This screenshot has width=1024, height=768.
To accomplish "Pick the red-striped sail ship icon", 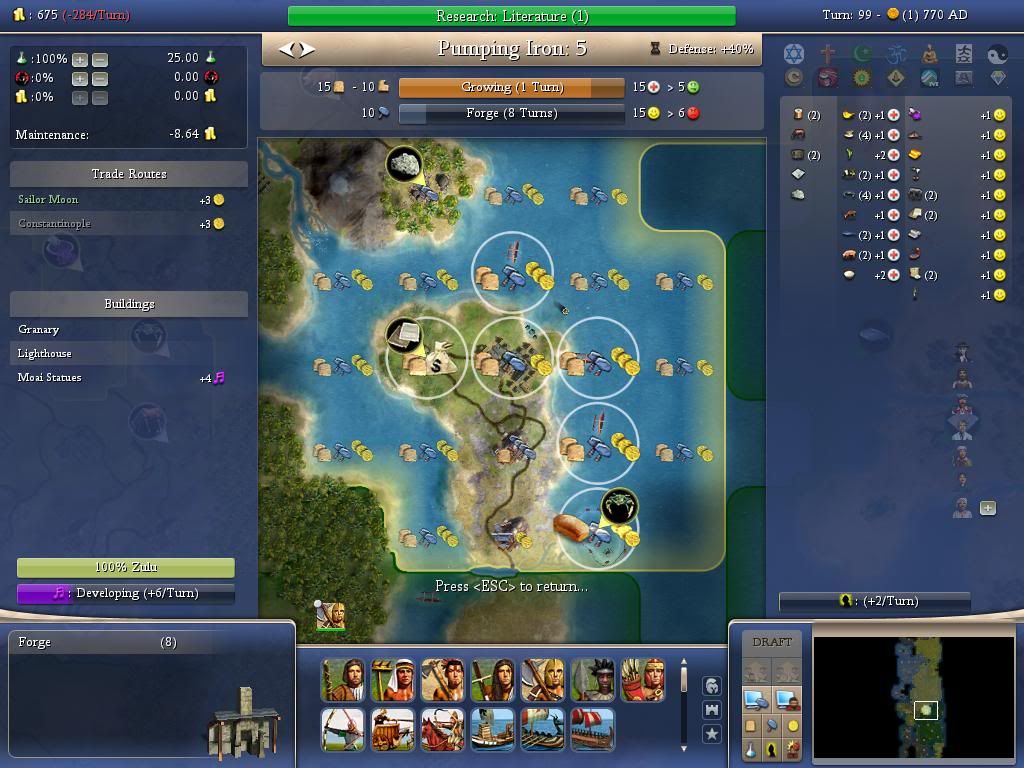I will pyautogui.click(x=592, y=730).
